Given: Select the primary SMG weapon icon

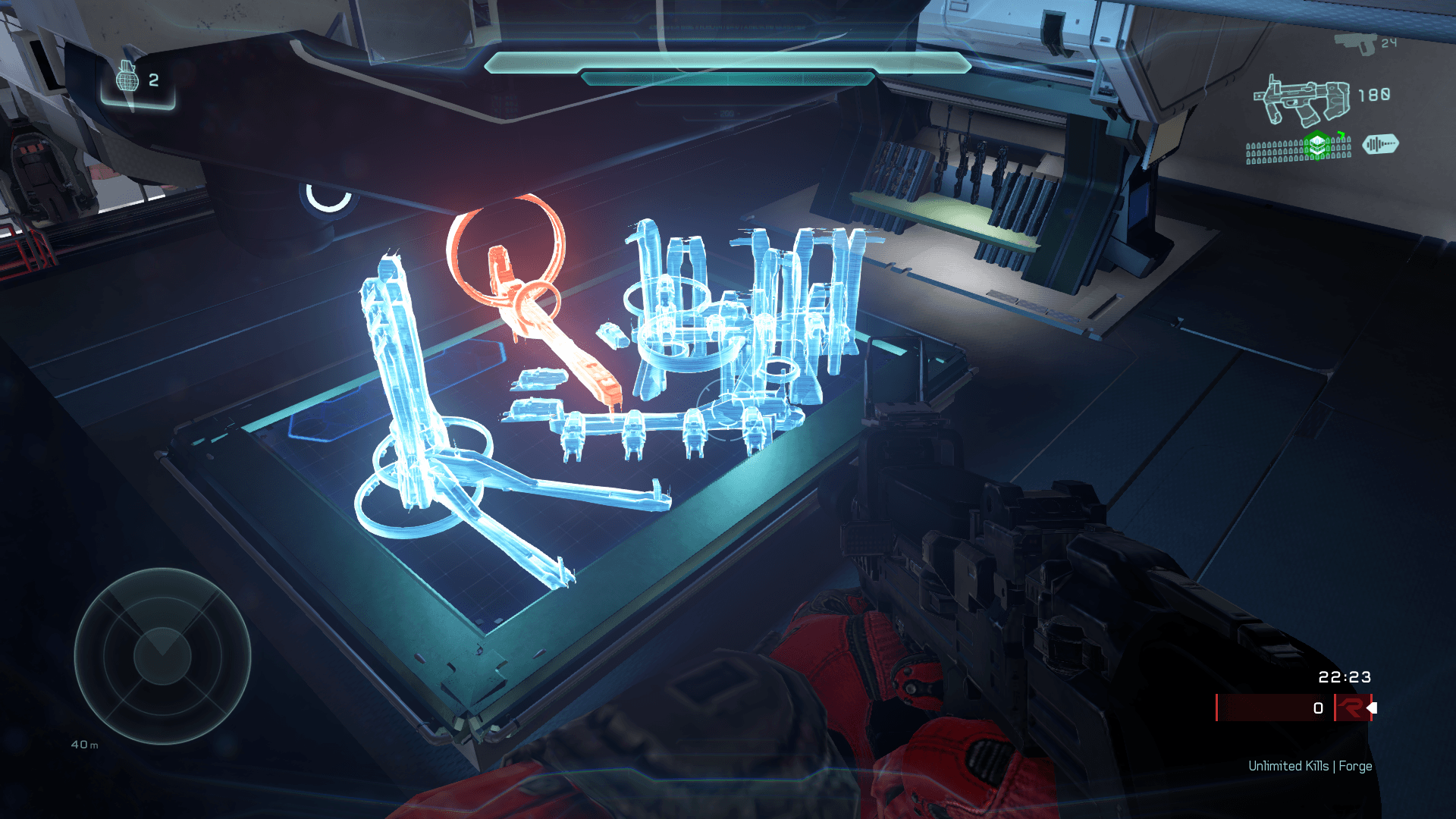Looking at the screenshot, I should 1302,100.
